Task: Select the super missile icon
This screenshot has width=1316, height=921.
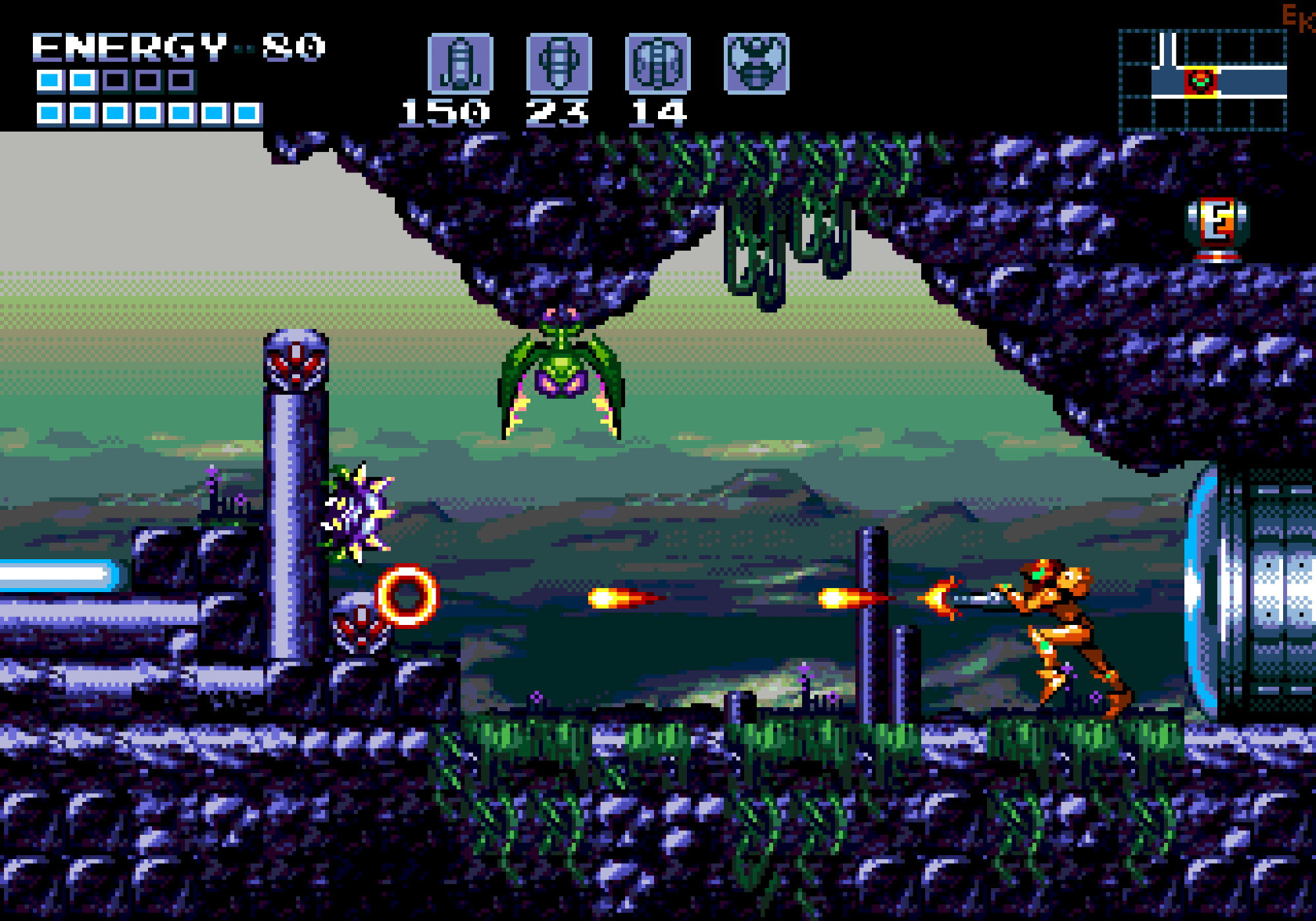Action: click(559, 63)
